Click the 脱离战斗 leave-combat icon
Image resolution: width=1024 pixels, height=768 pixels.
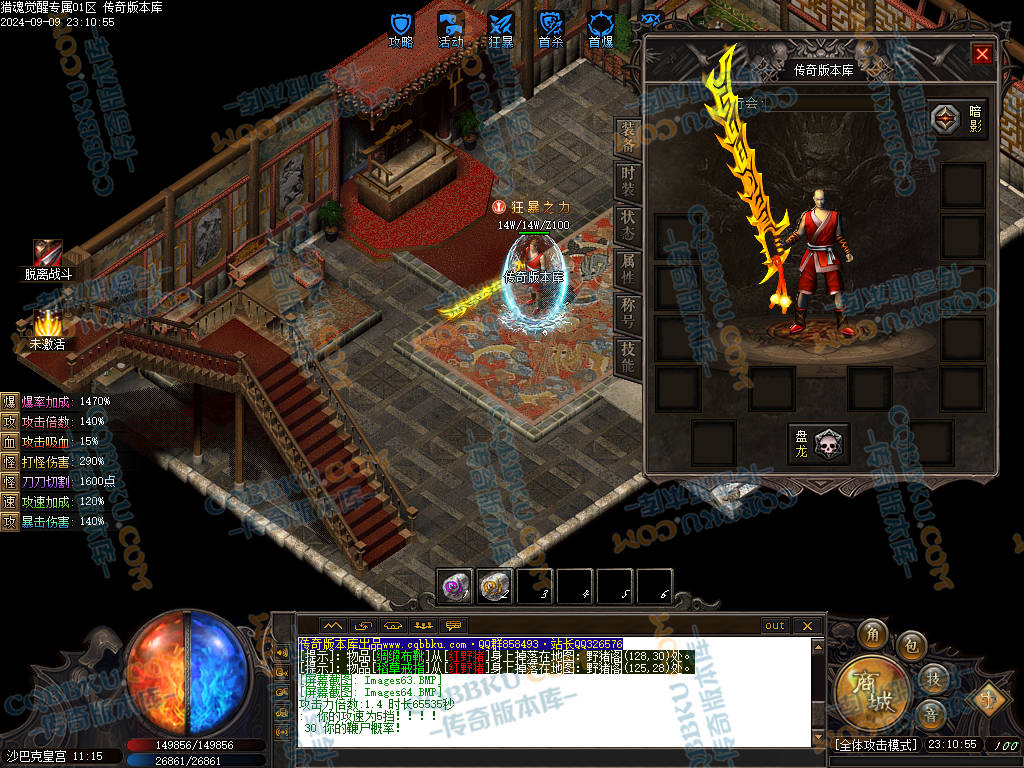47,254
